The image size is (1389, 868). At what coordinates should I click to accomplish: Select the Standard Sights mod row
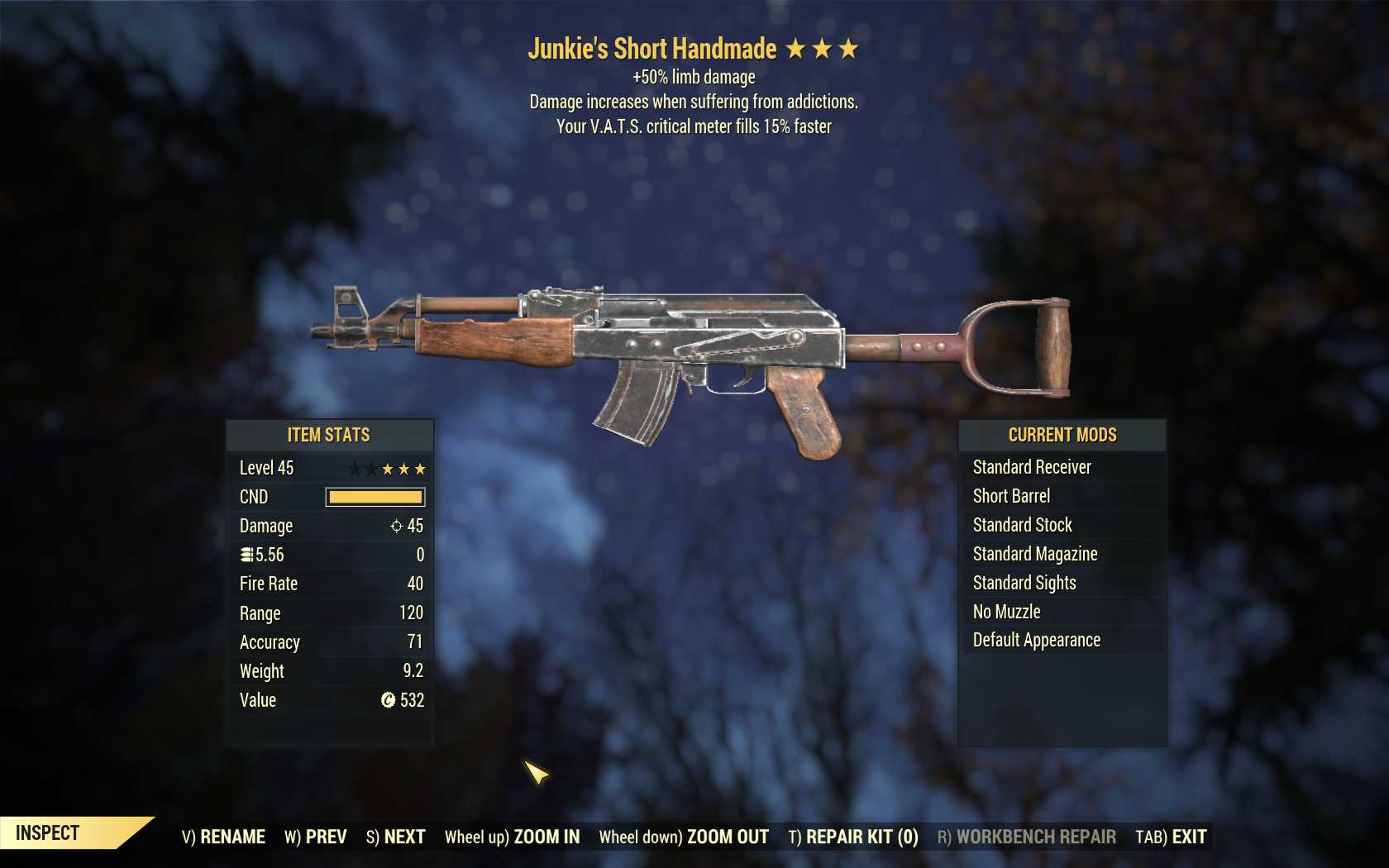[x=1024, y=583]
